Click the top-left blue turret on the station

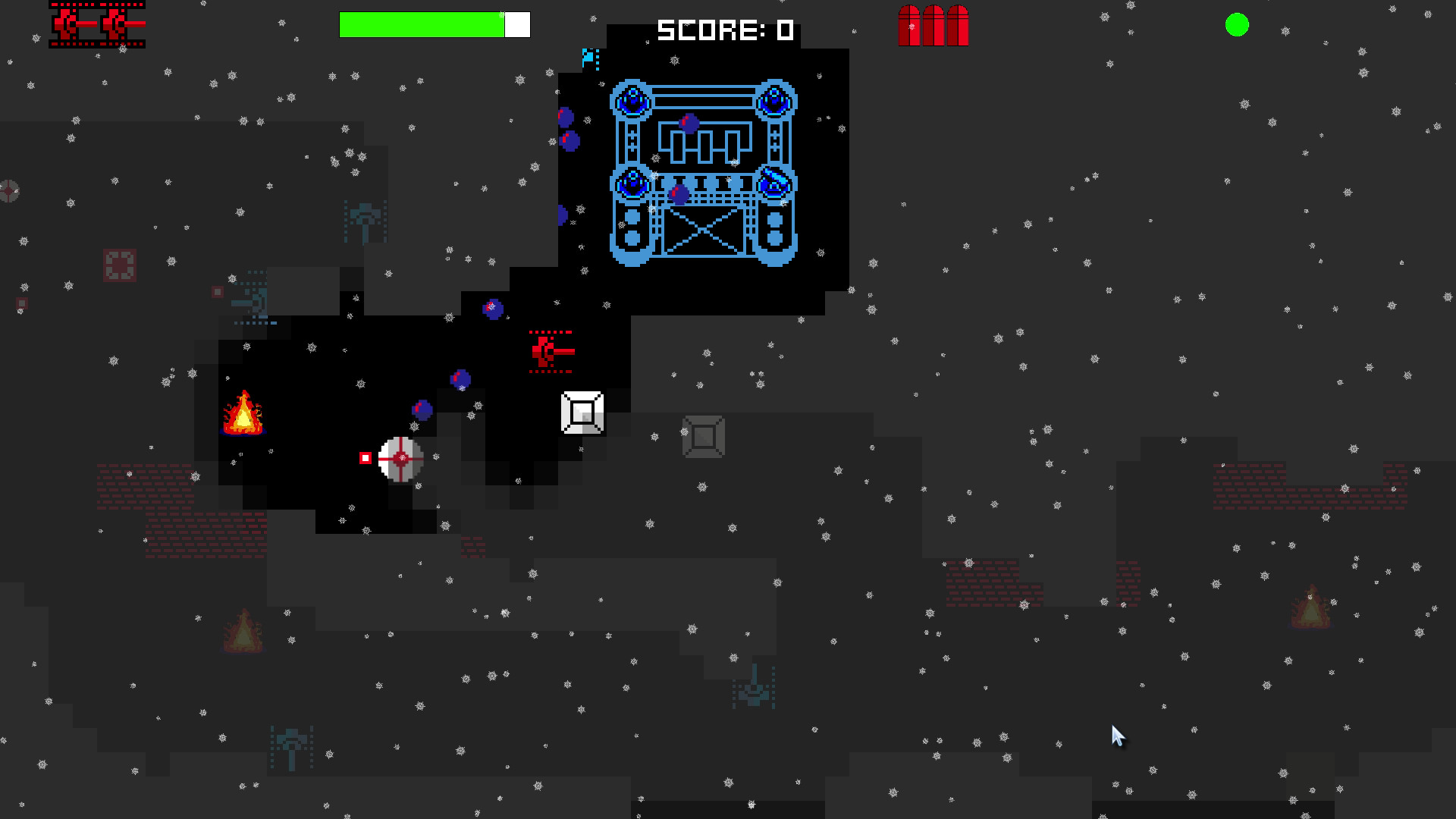click(x=632, y=99)
